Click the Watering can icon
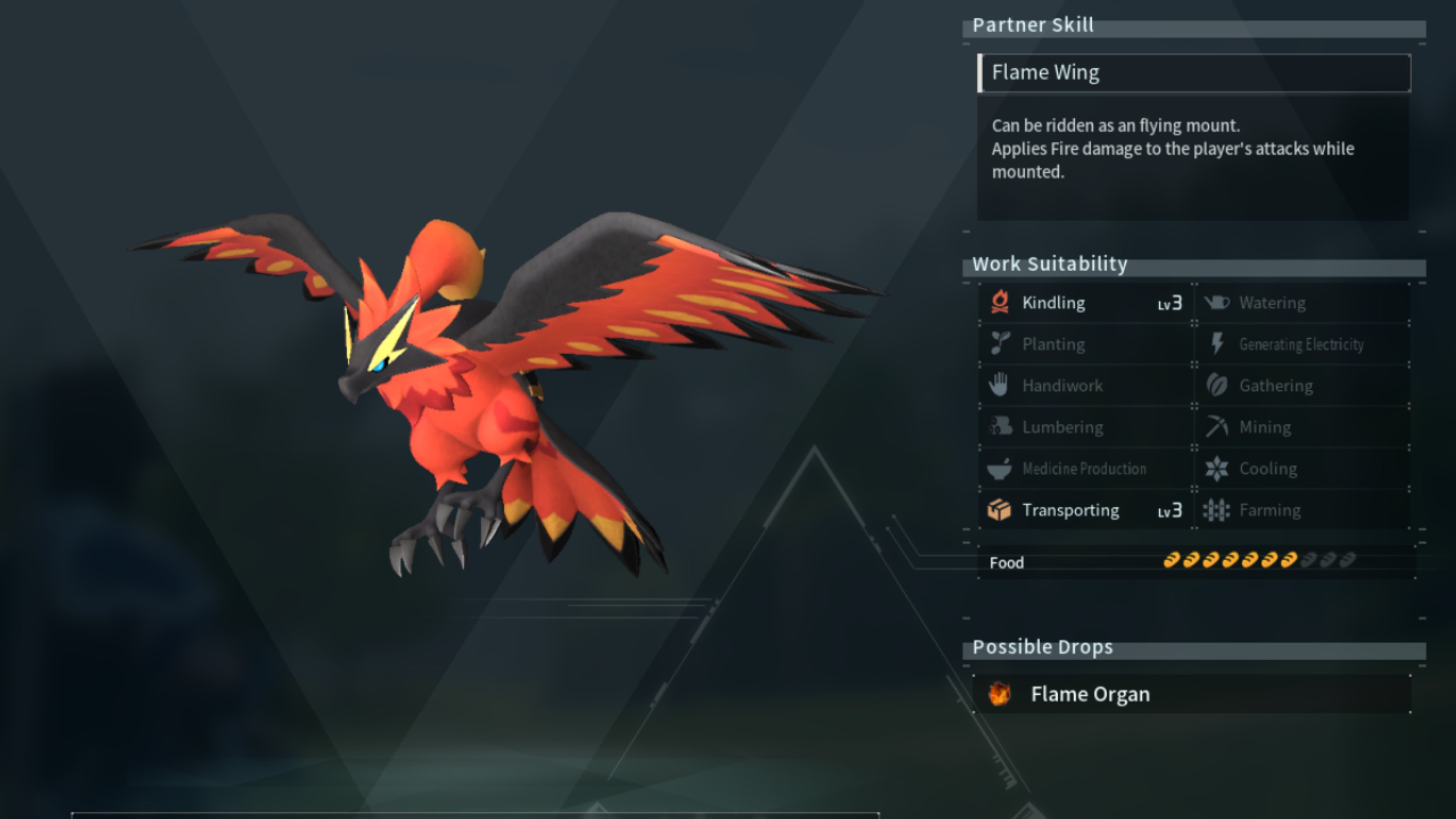Screen dimensions: 1456x819 (x=1216, y=303)
